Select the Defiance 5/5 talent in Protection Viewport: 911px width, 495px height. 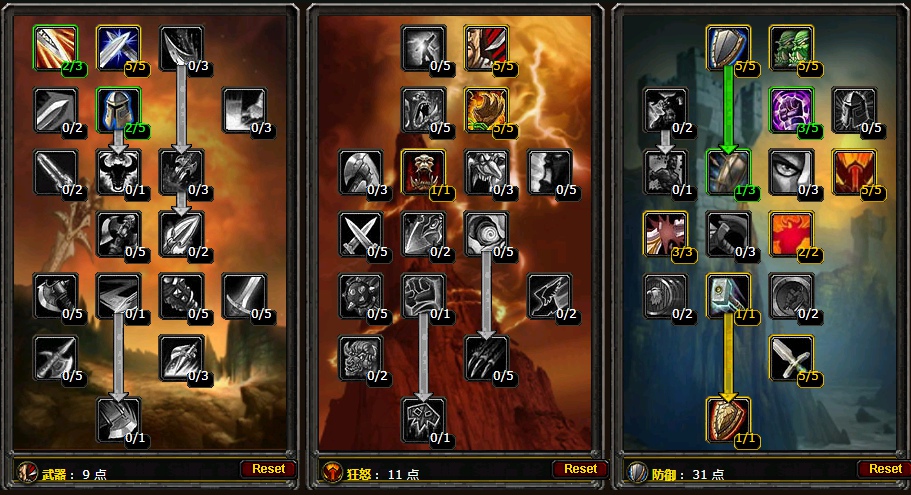tap(853, 171)
